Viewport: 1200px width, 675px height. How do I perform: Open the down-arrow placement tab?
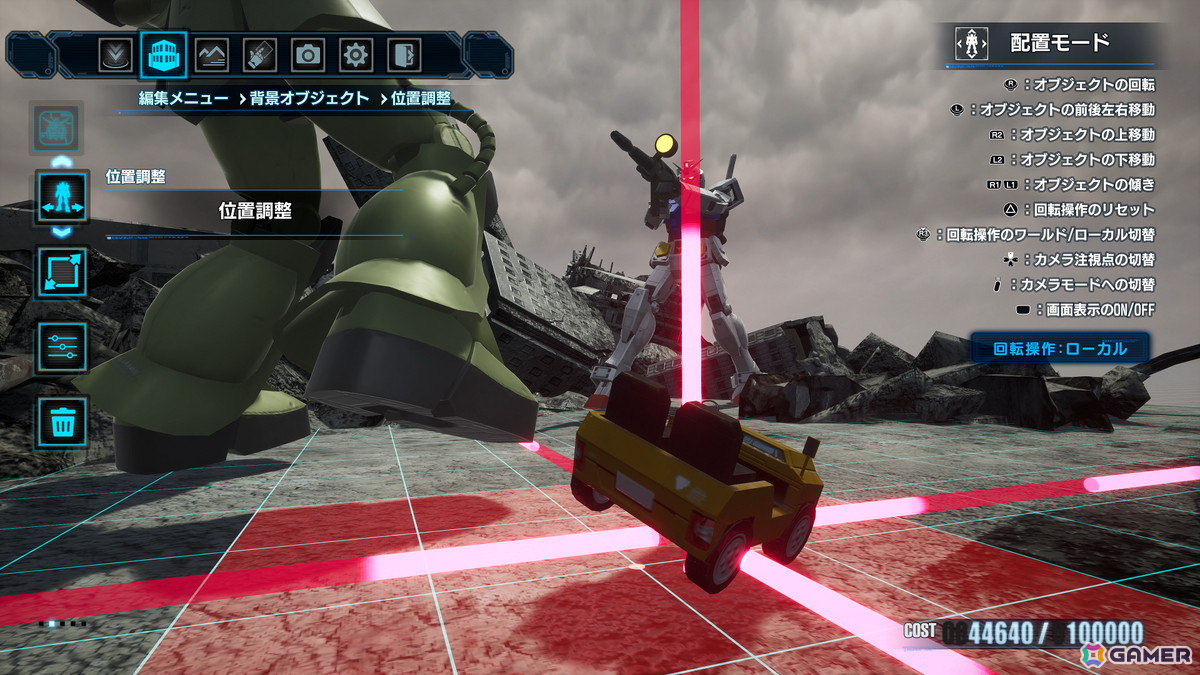[x=115, y=54]
